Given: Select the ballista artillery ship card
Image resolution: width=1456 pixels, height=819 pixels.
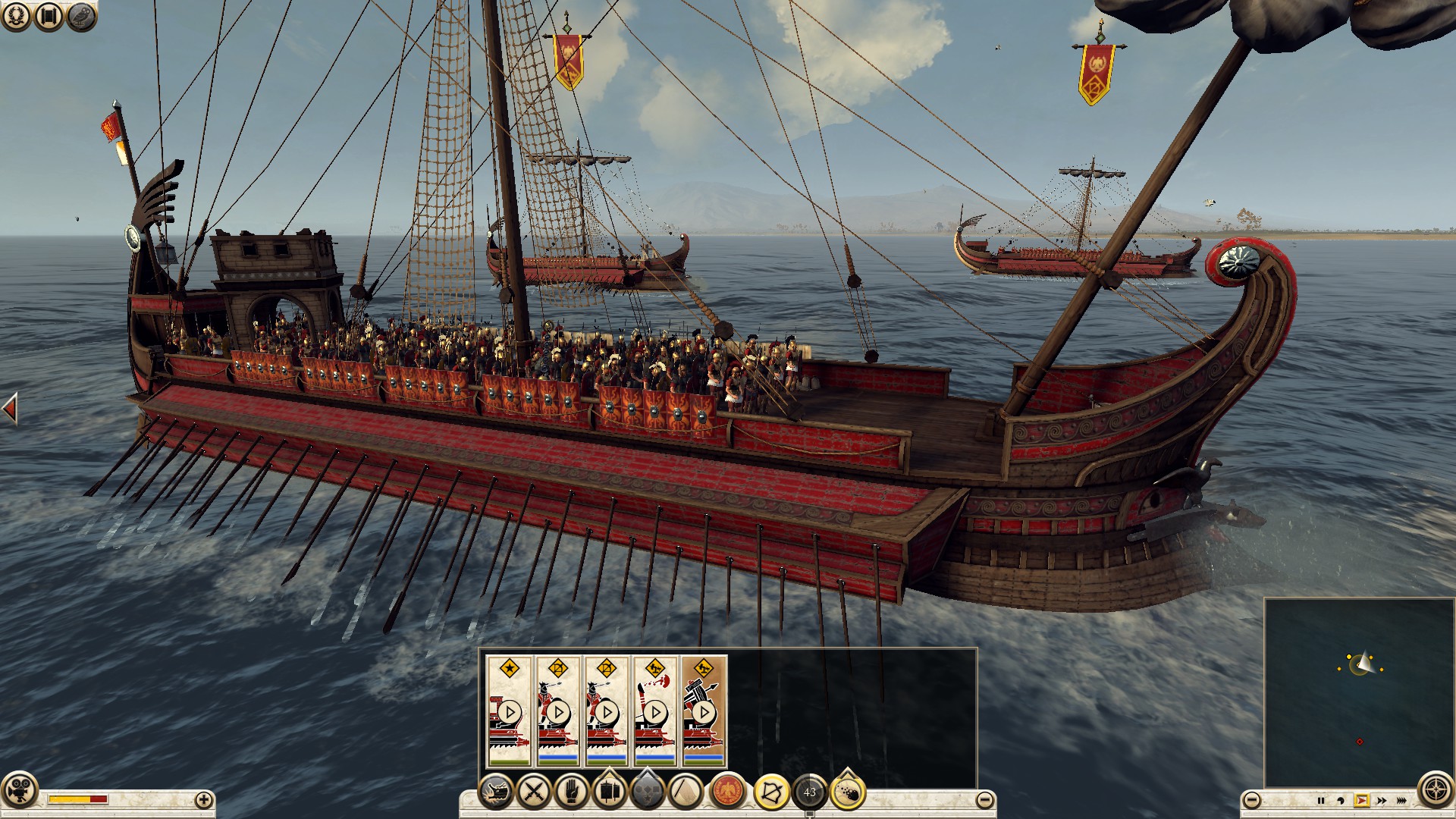Looking at the screenshot, I should point(703,711).
